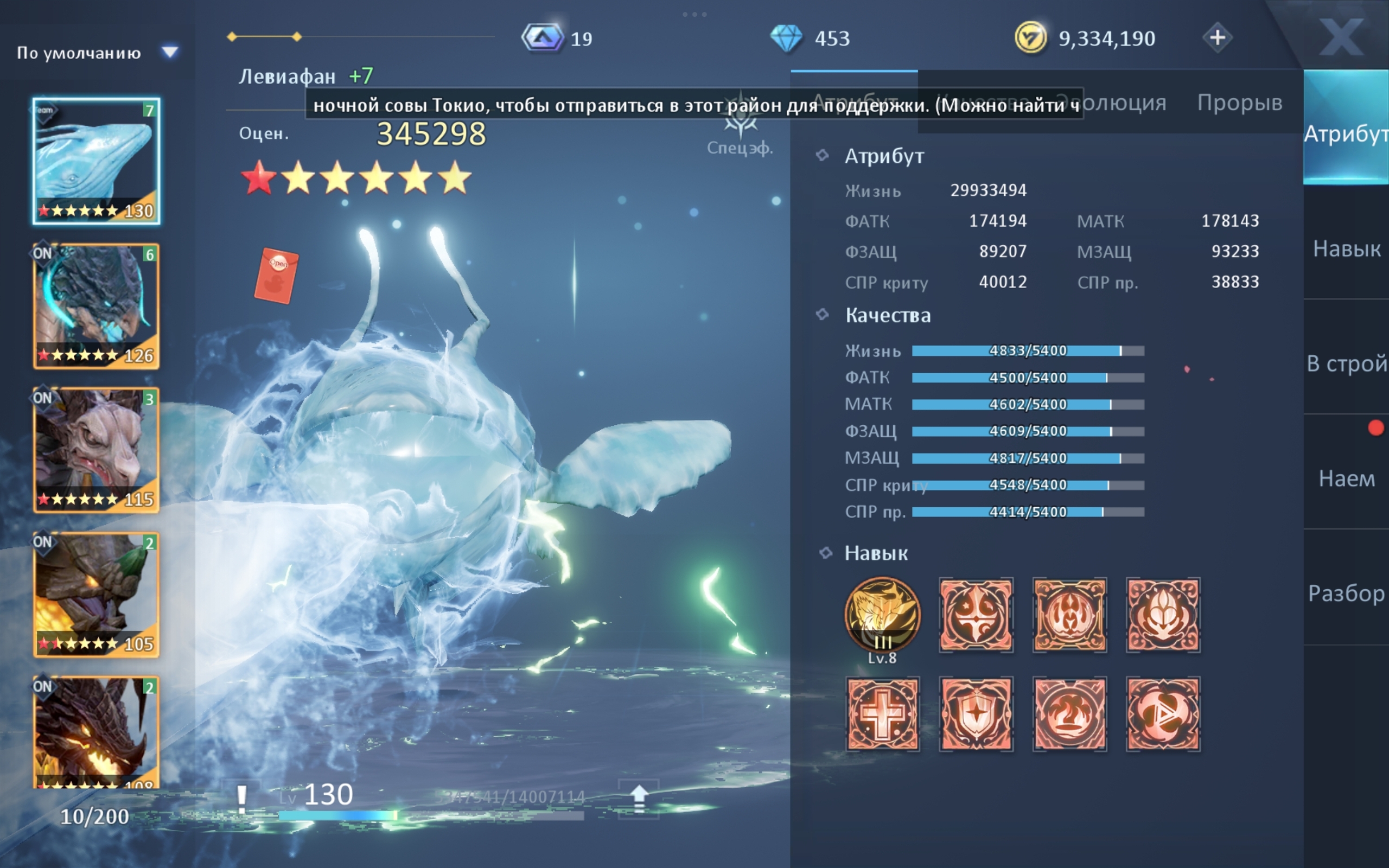Open the 'Разбор' side tab
Image resolution: width=1389 pixels, height=868 pixels.
[1346, 593]
